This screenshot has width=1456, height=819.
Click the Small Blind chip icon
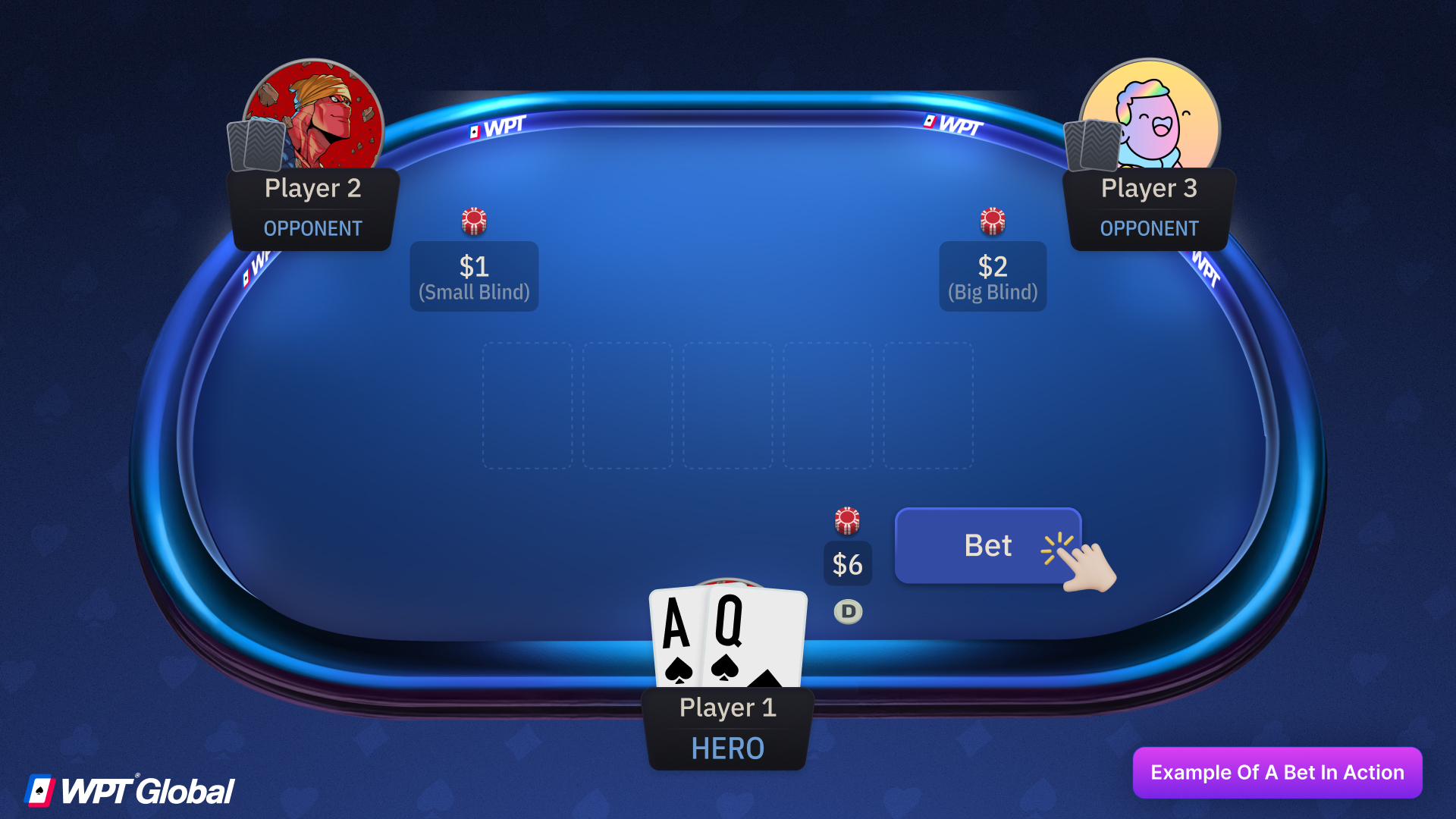point(473,221)
